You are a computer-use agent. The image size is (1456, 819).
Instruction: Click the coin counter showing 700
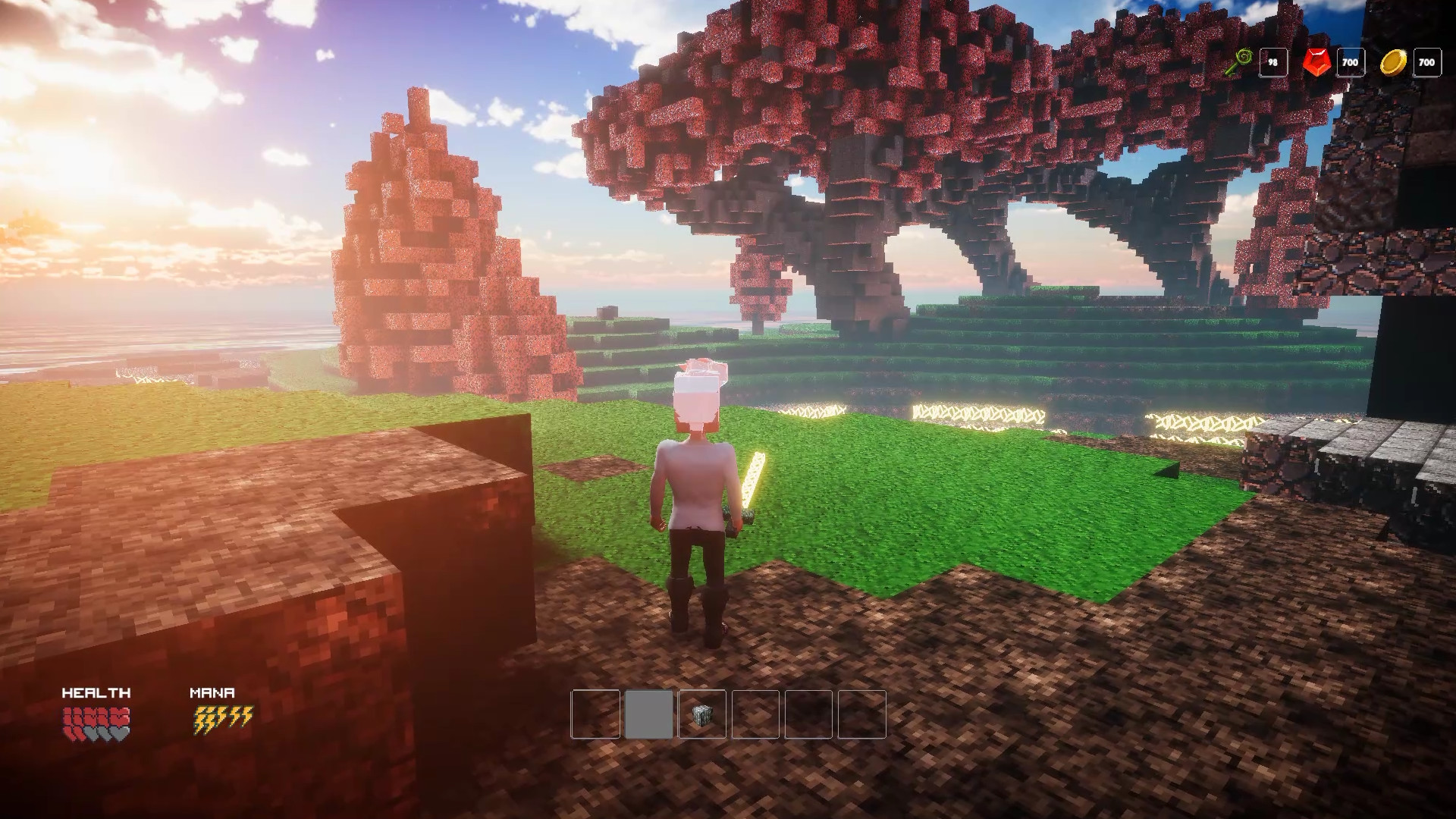1426,63
